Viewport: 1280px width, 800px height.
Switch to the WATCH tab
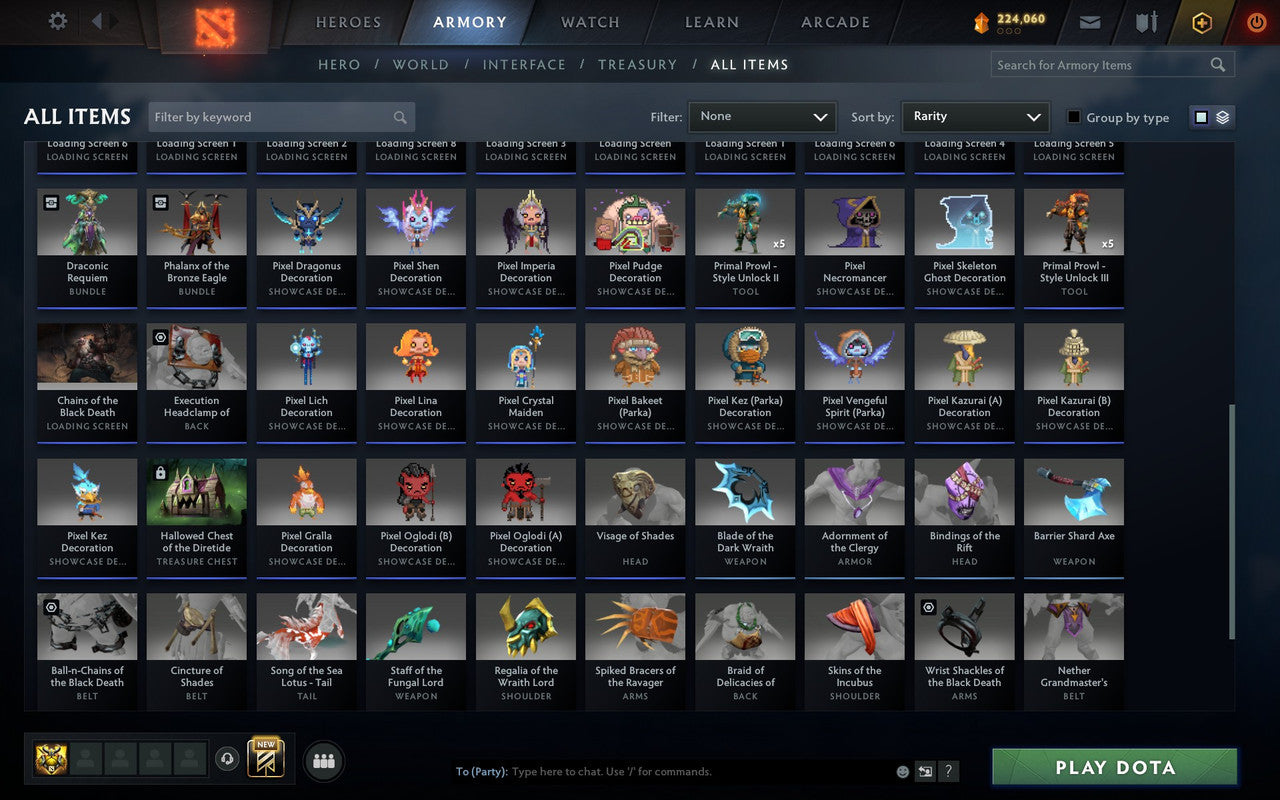pos(589,22)
